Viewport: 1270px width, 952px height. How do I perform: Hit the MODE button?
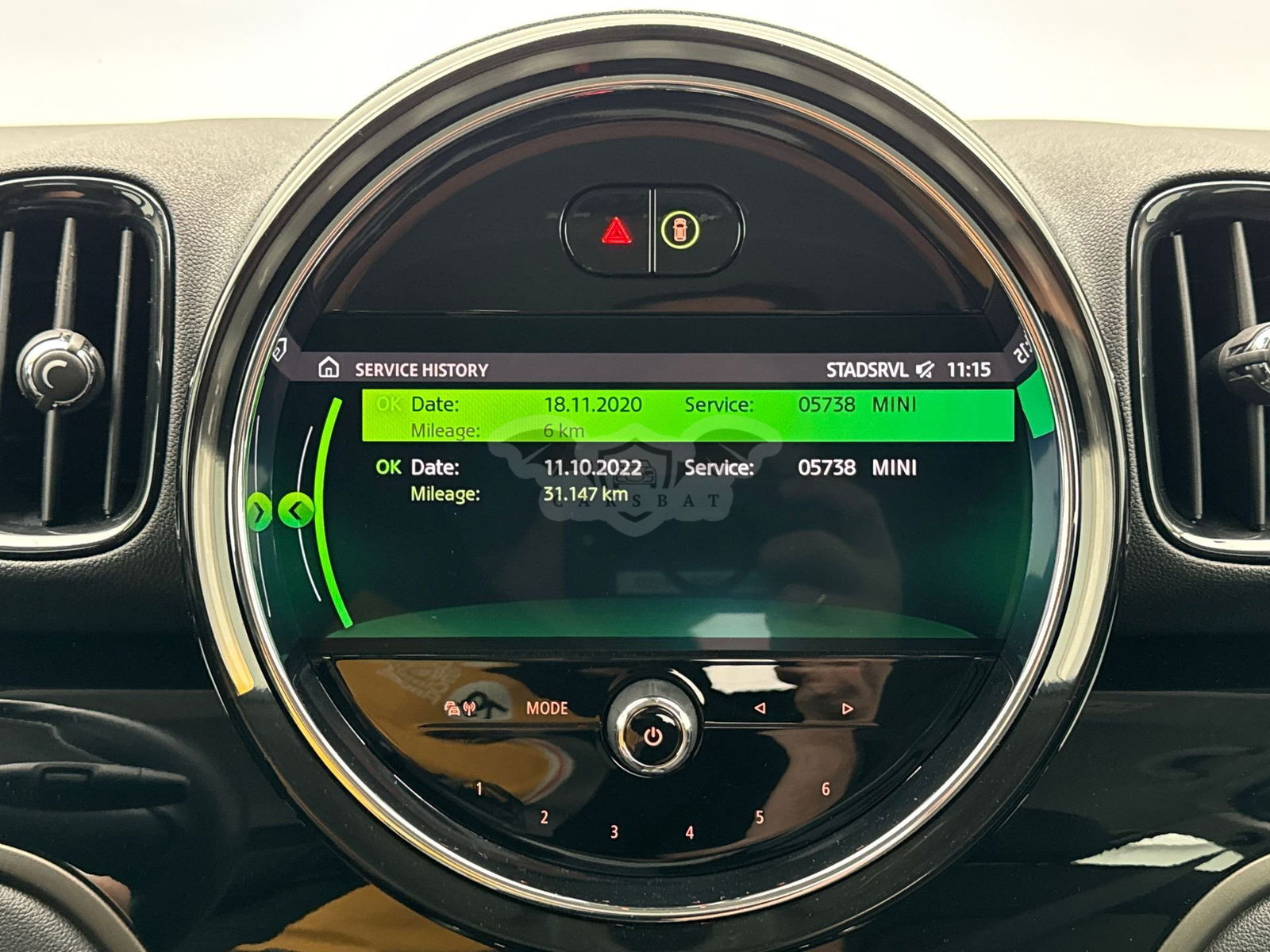[x=547, y=708]
